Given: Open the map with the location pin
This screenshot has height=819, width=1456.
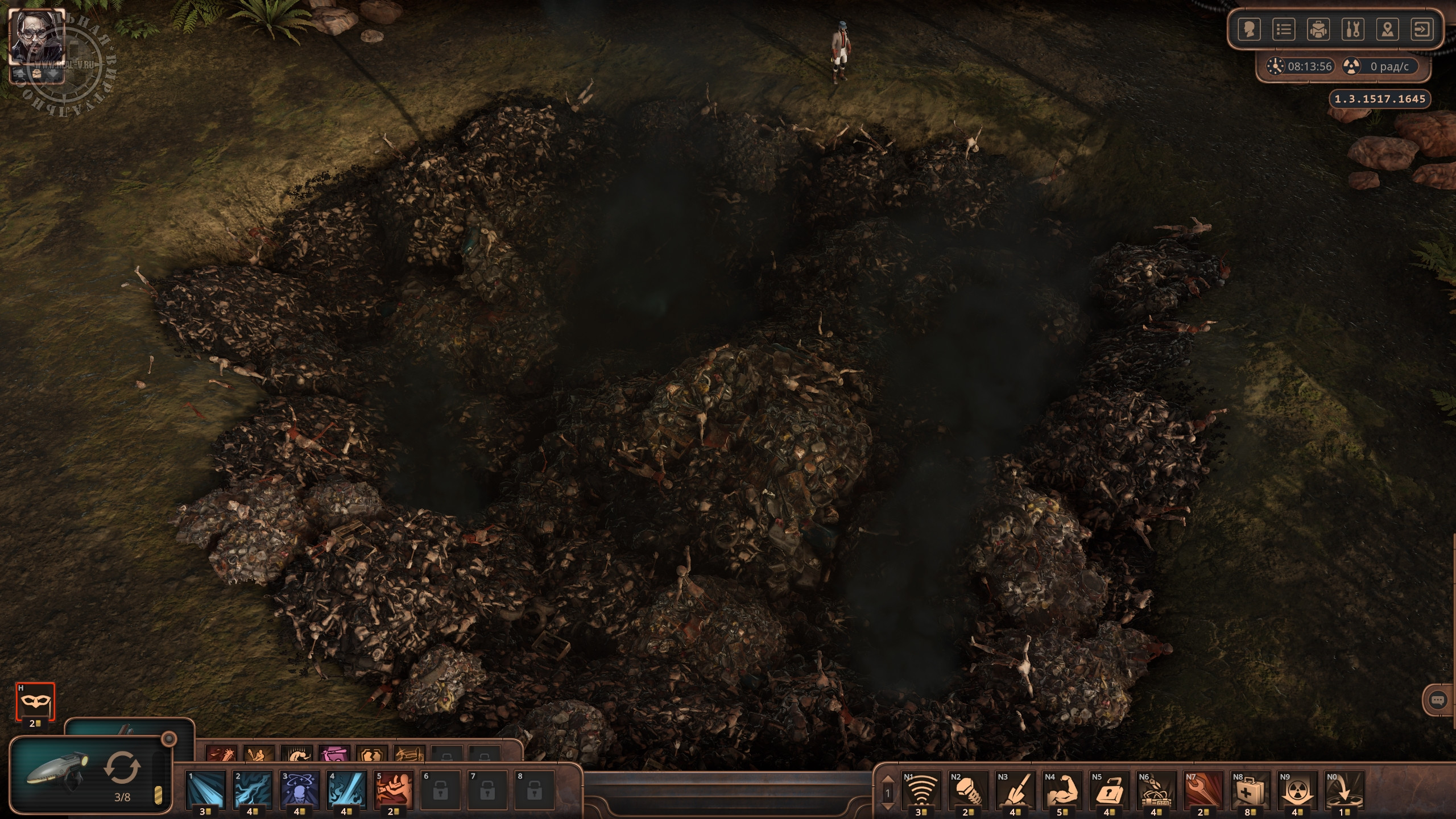Looking at the screenshot, I should point(1387,29).
